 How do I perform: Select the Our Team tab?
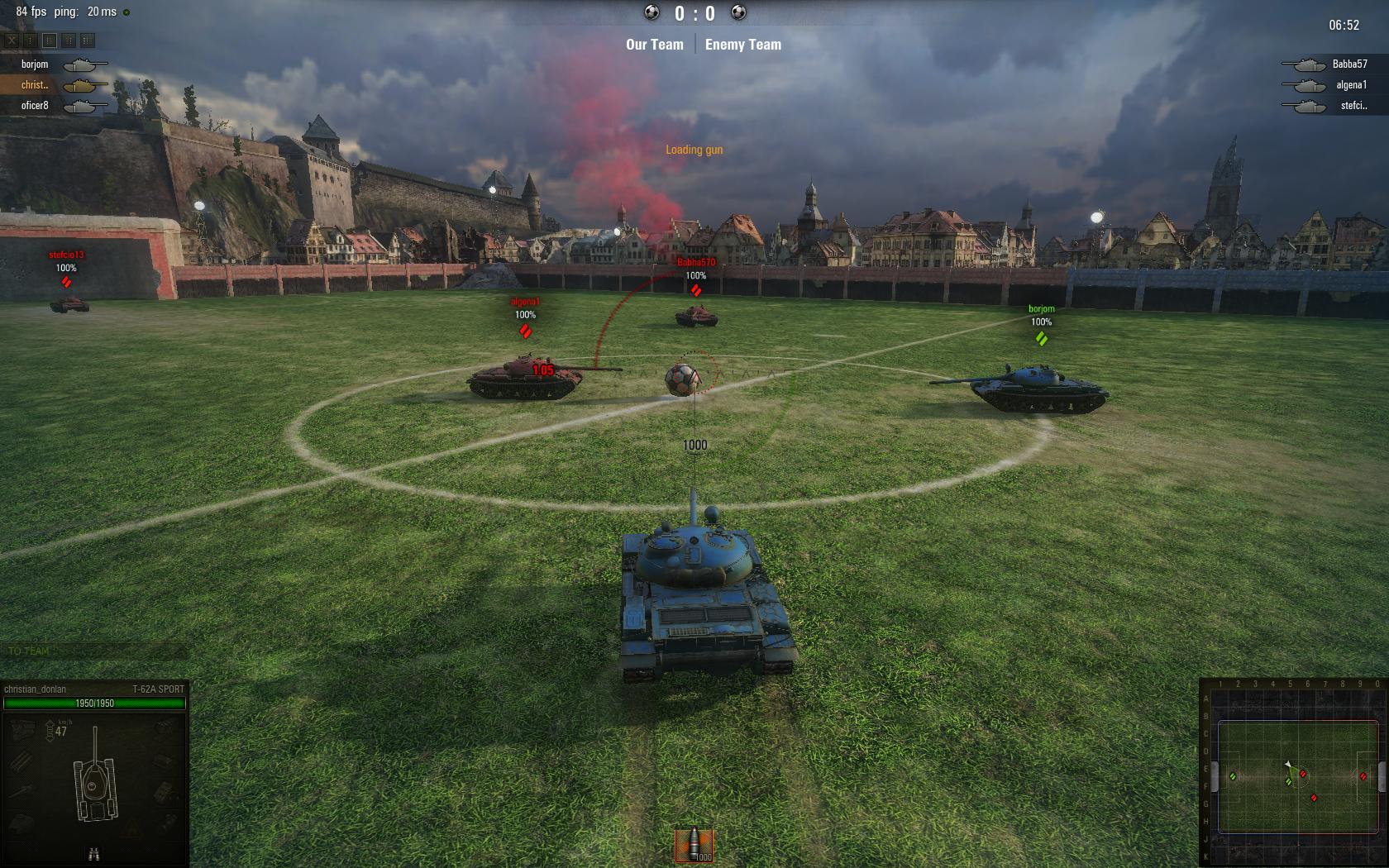coord(655,45)
